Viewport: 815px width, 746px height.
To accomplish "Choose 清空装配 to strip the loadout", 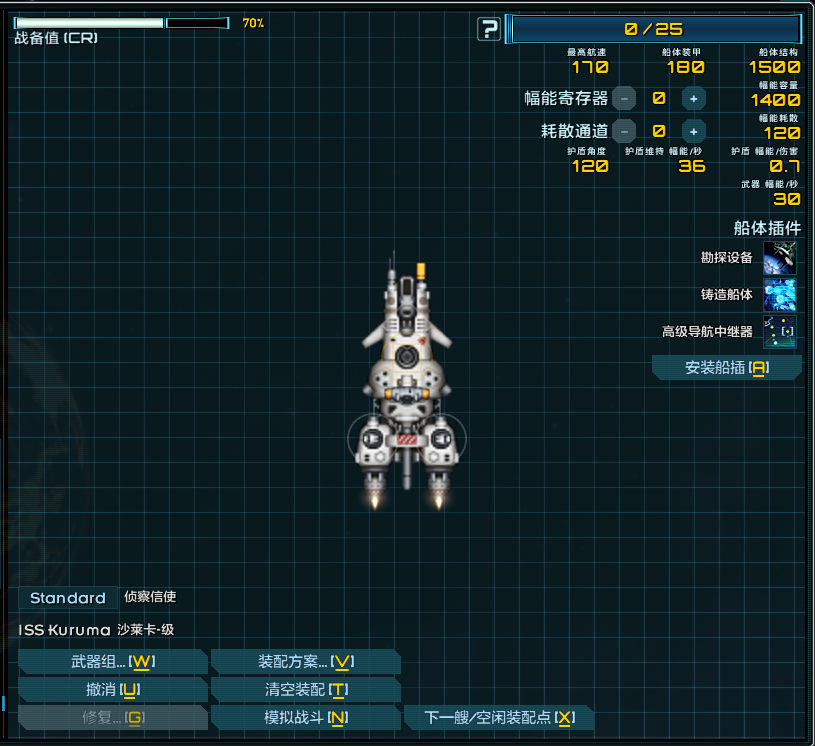I will click(x=306, y=690).
